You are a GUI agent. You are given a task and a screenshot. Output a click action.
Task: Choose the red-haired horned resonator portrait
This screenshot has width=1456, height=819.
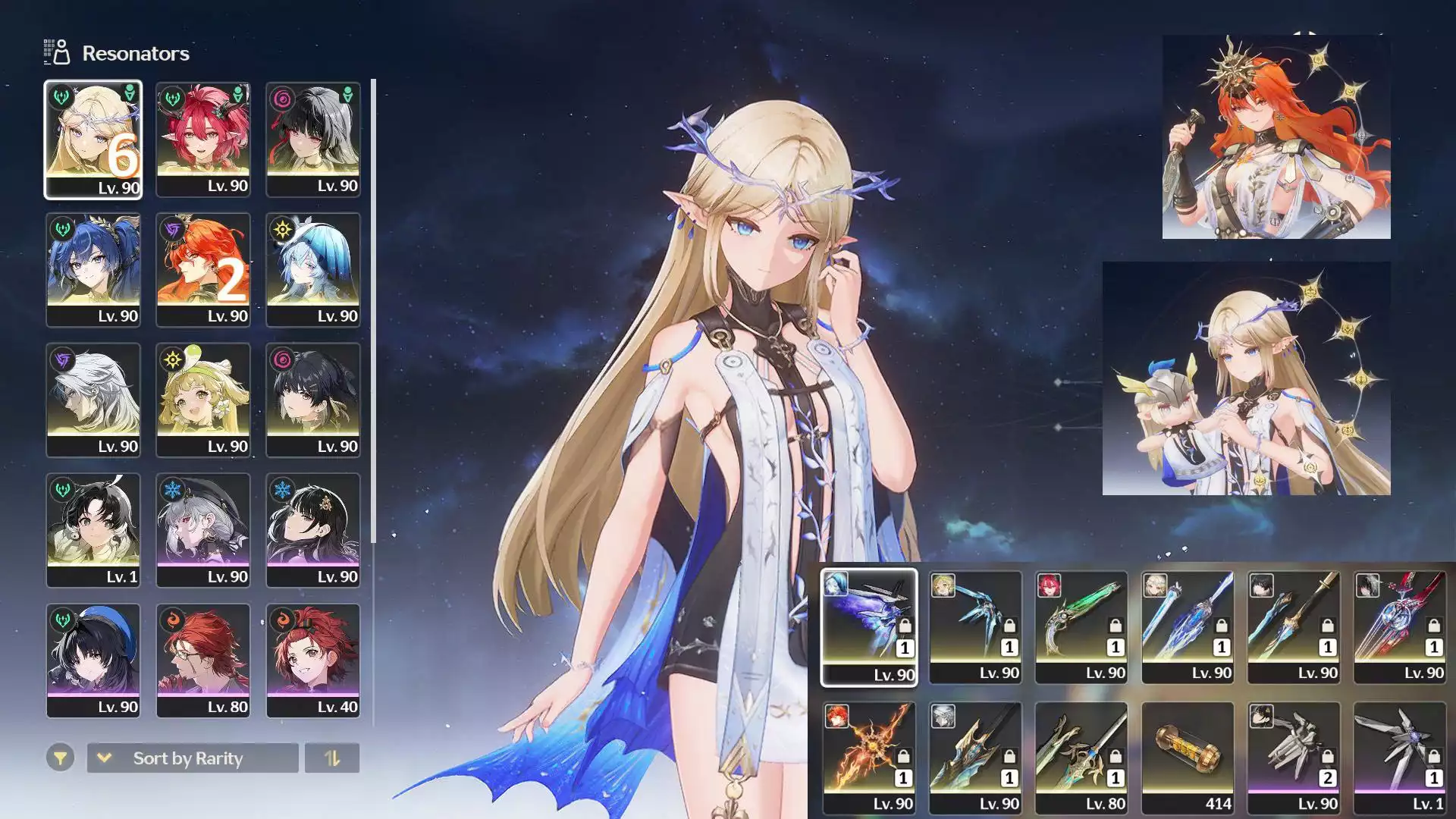203,140
